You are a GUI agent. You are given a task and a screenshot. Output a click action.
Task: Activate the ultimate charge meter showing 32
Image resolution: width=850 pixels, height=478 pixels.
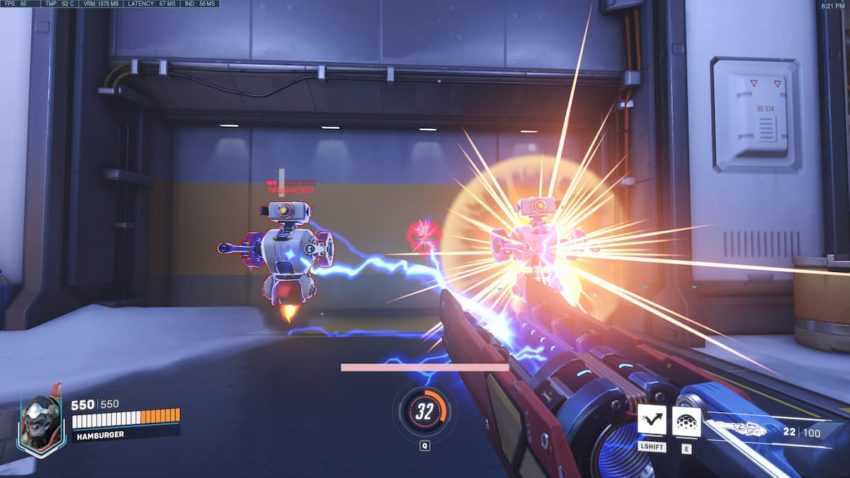(x=424, y=410)
